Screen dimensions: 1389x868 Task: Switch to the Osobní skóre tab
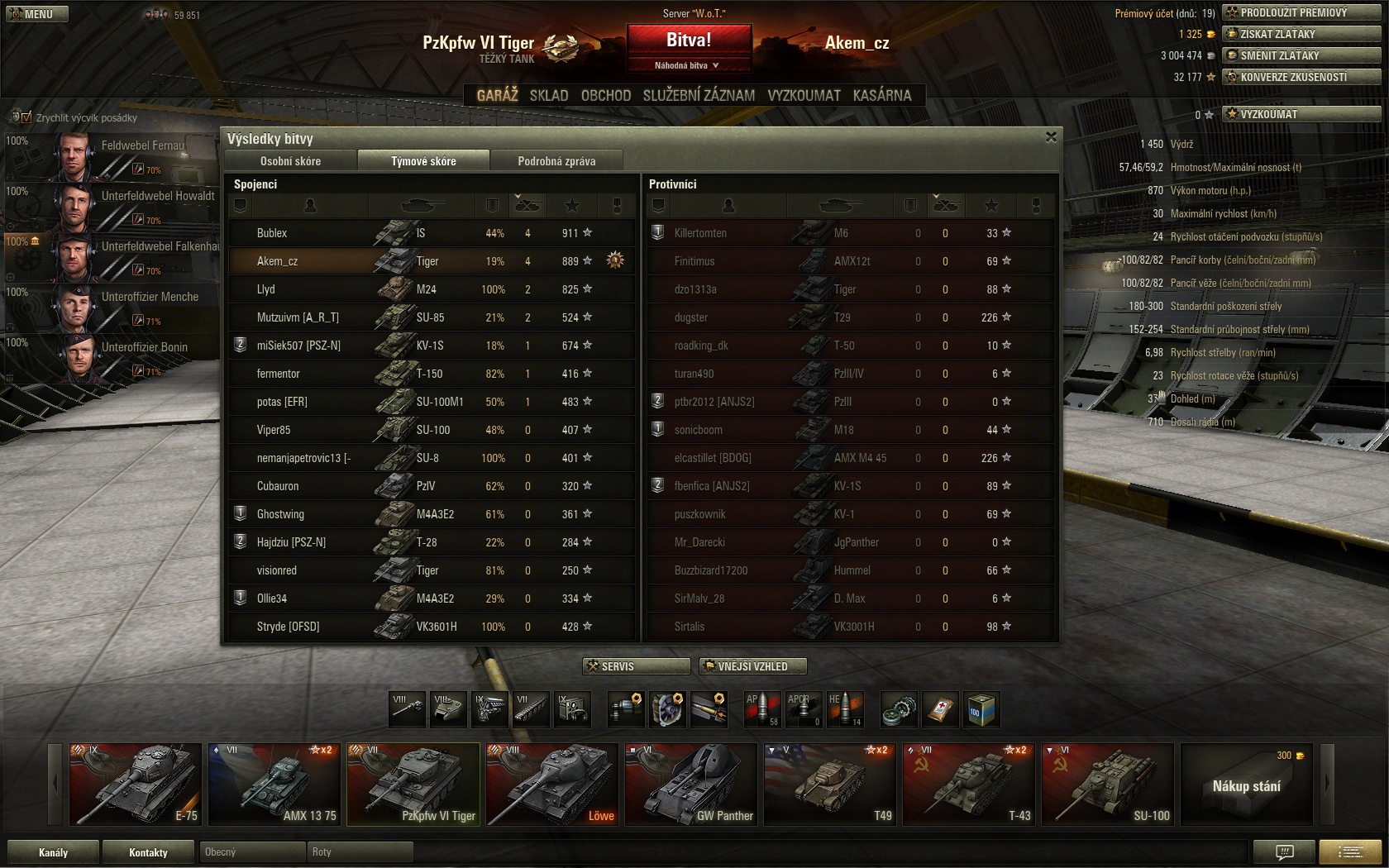pyautogui.click(x=290, y=161)
